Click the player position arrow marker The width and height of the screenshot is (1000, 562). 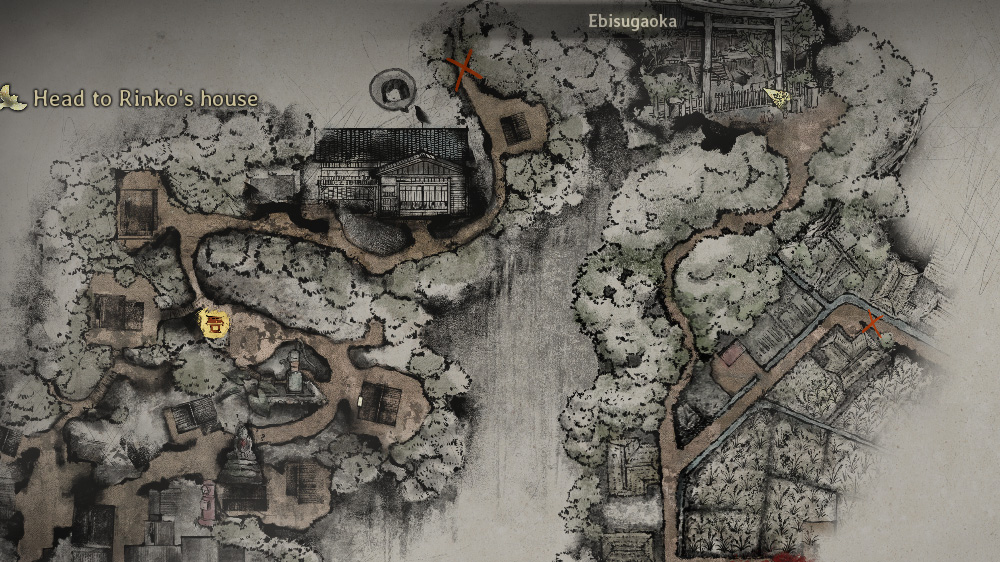point(776,96)
